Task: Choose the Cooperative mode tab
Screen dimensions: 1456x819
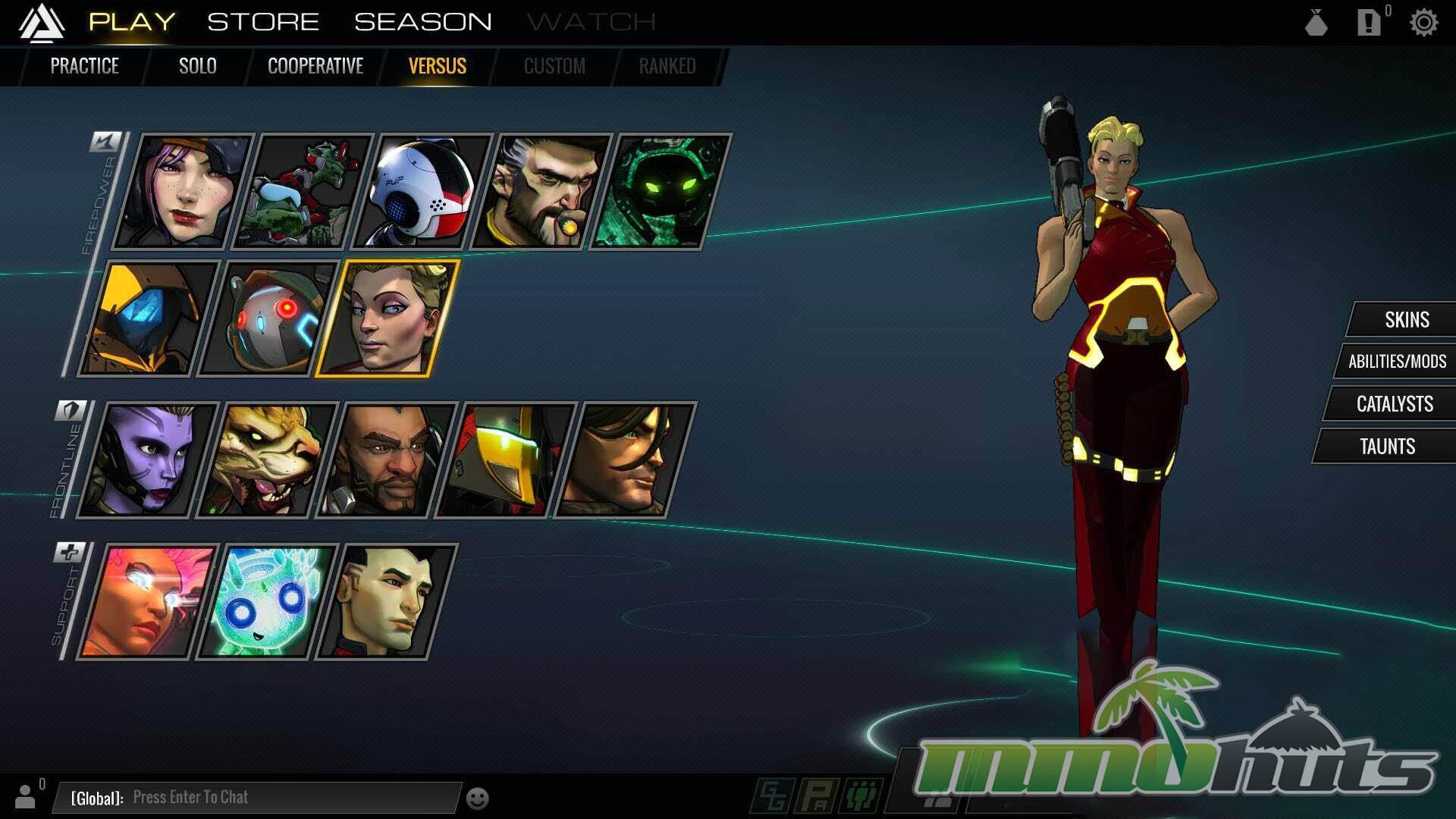Action: tap(315, 67)
